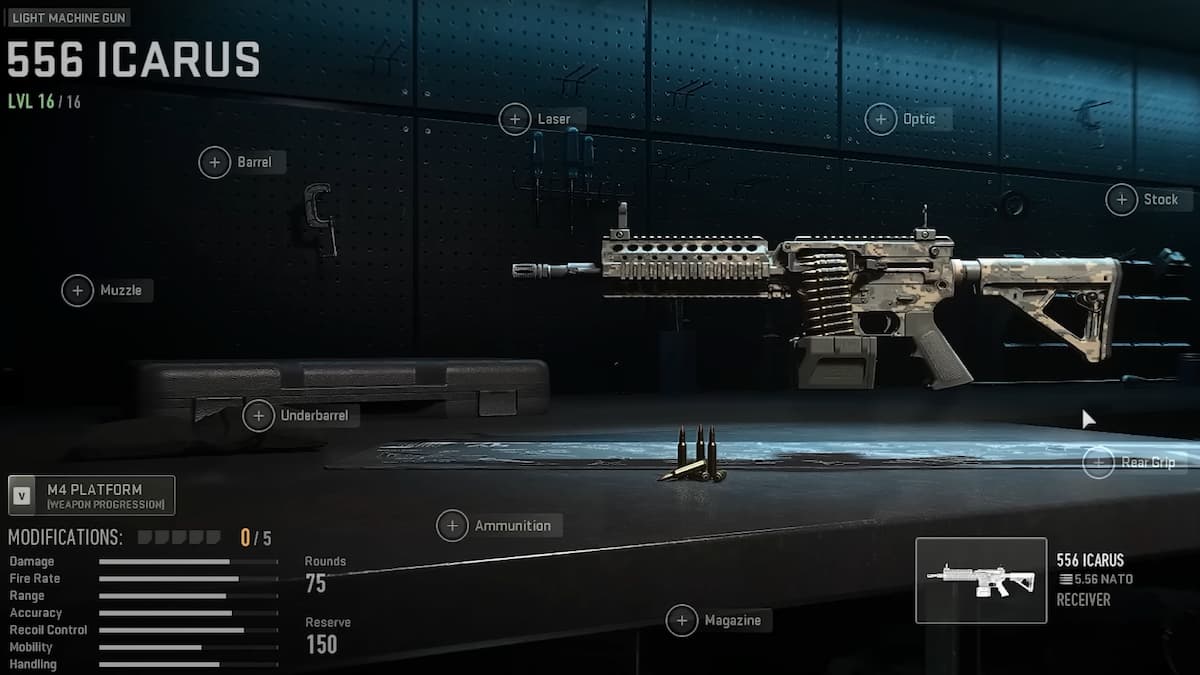Open the Muzzle attachment slot

coord(78,291)
